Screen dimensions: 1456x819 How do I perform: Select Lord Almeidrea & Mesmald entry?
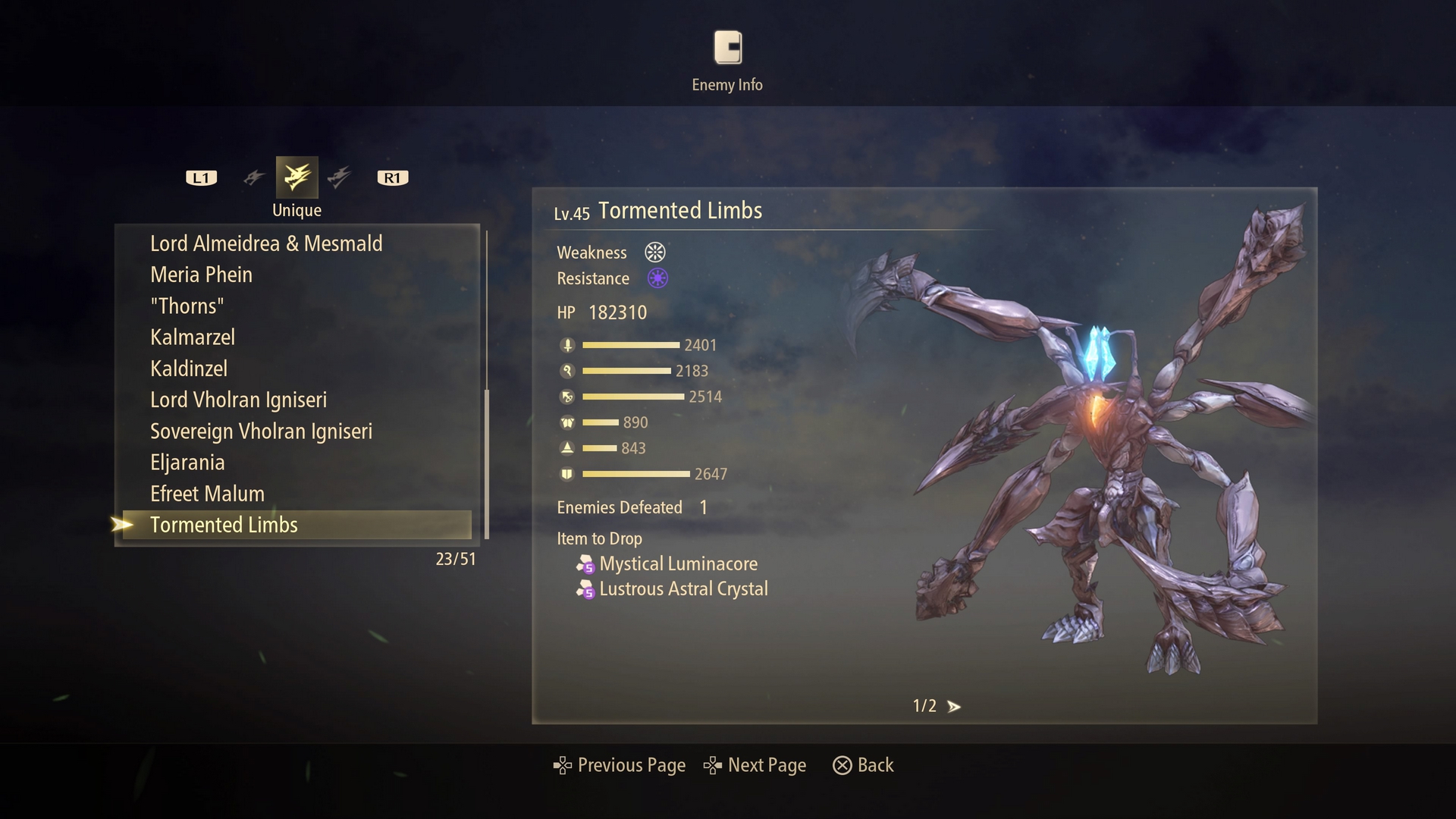[x=266, y=243]
